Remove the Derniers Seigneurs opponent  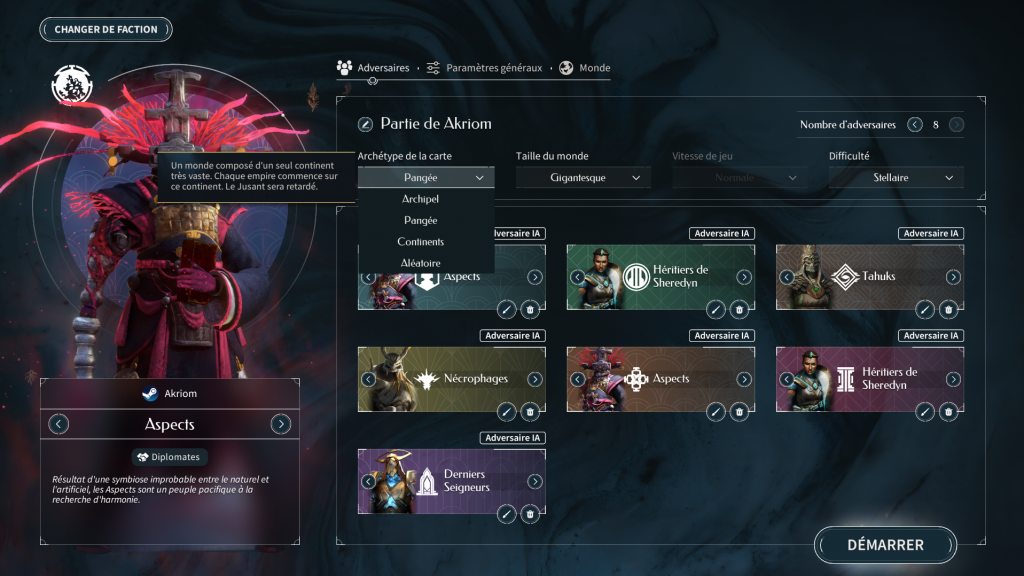pos(530,514)
